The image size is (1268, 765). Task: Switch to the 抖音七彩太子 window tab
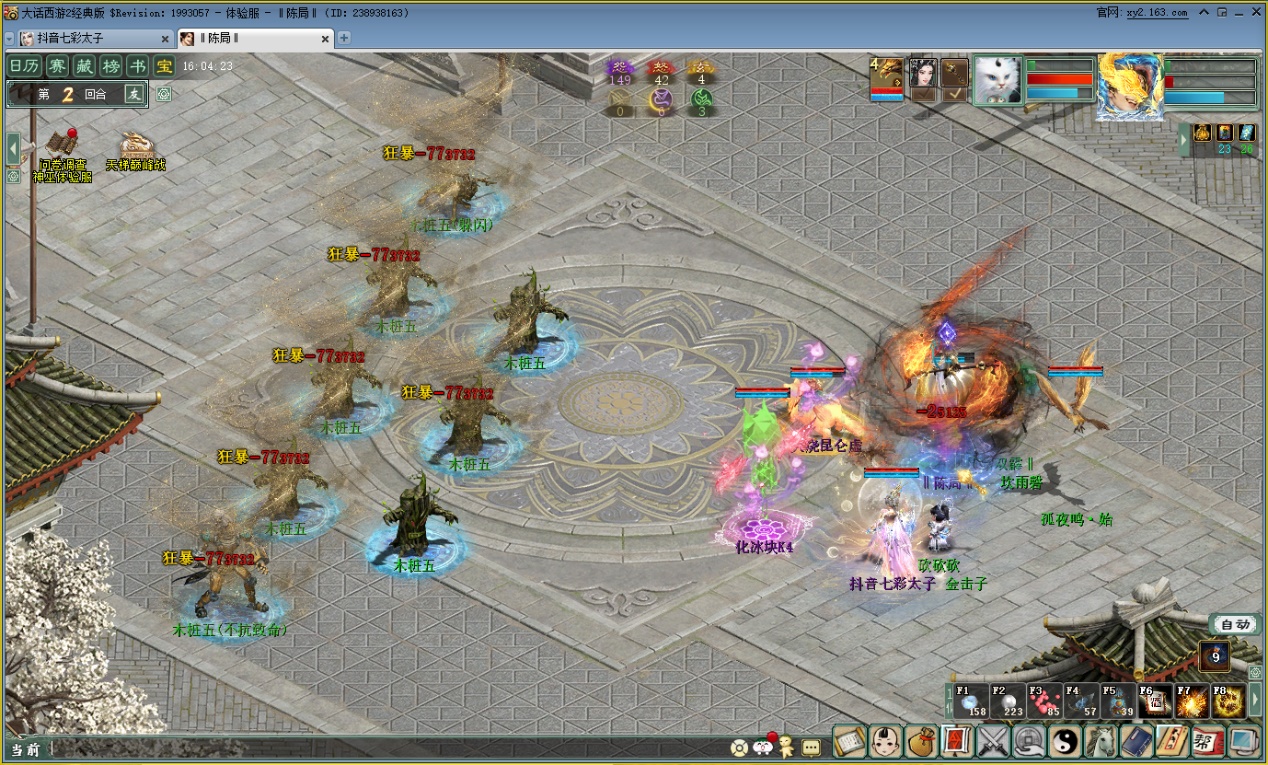point(92,38)
